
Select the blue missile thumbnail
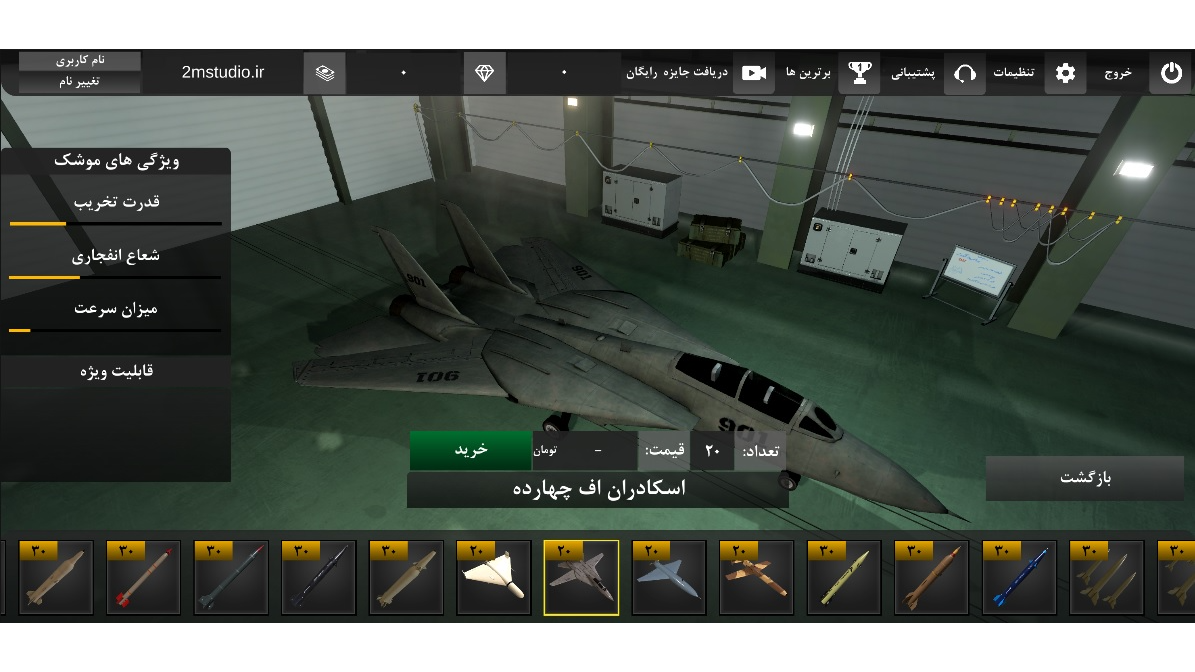(1019, 578)
